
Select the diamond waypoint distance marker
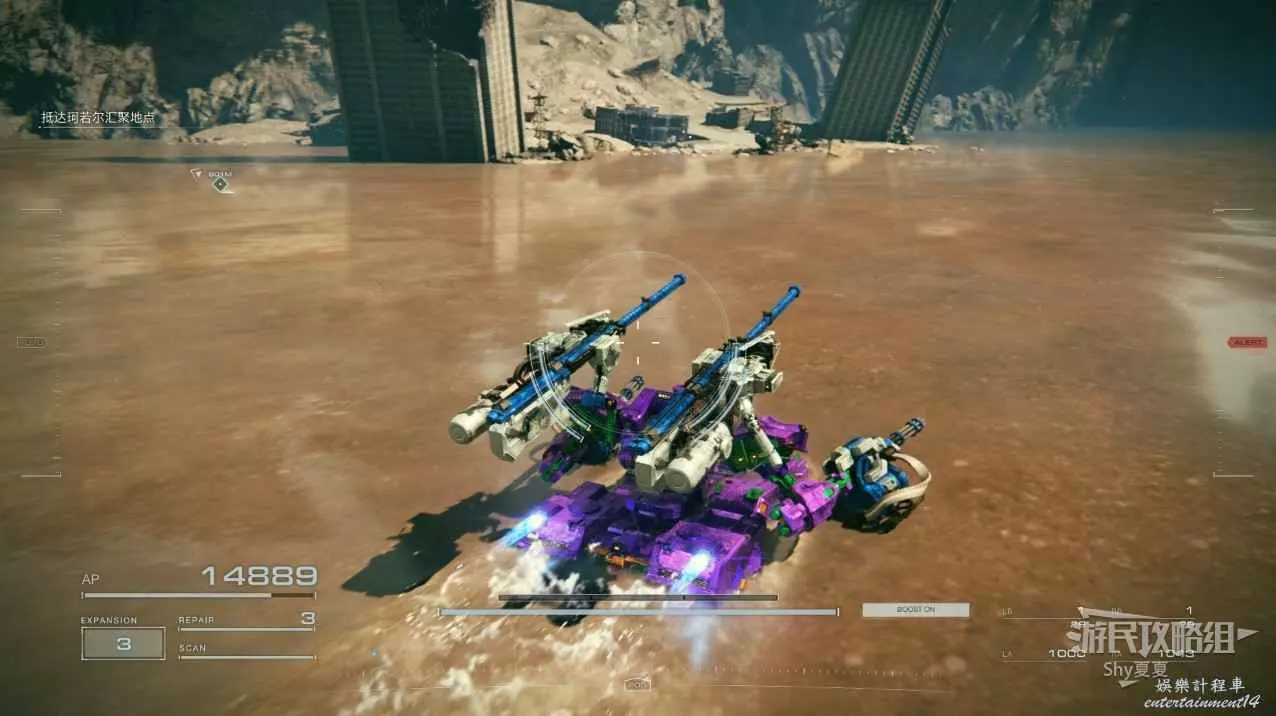pyautogui.click(x=220, y=184)
